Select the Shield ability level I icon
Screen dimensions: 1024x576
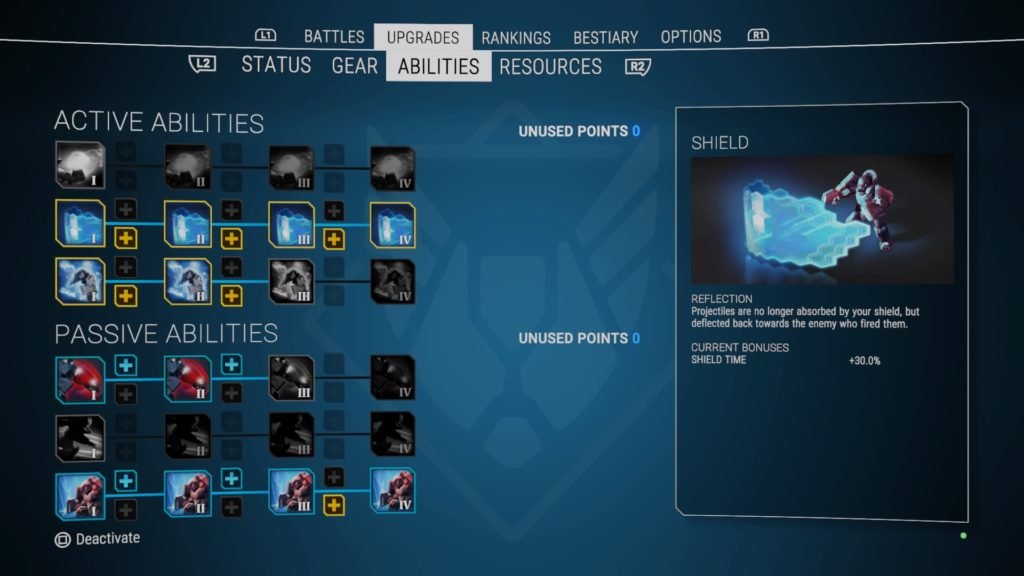[80, 225]
